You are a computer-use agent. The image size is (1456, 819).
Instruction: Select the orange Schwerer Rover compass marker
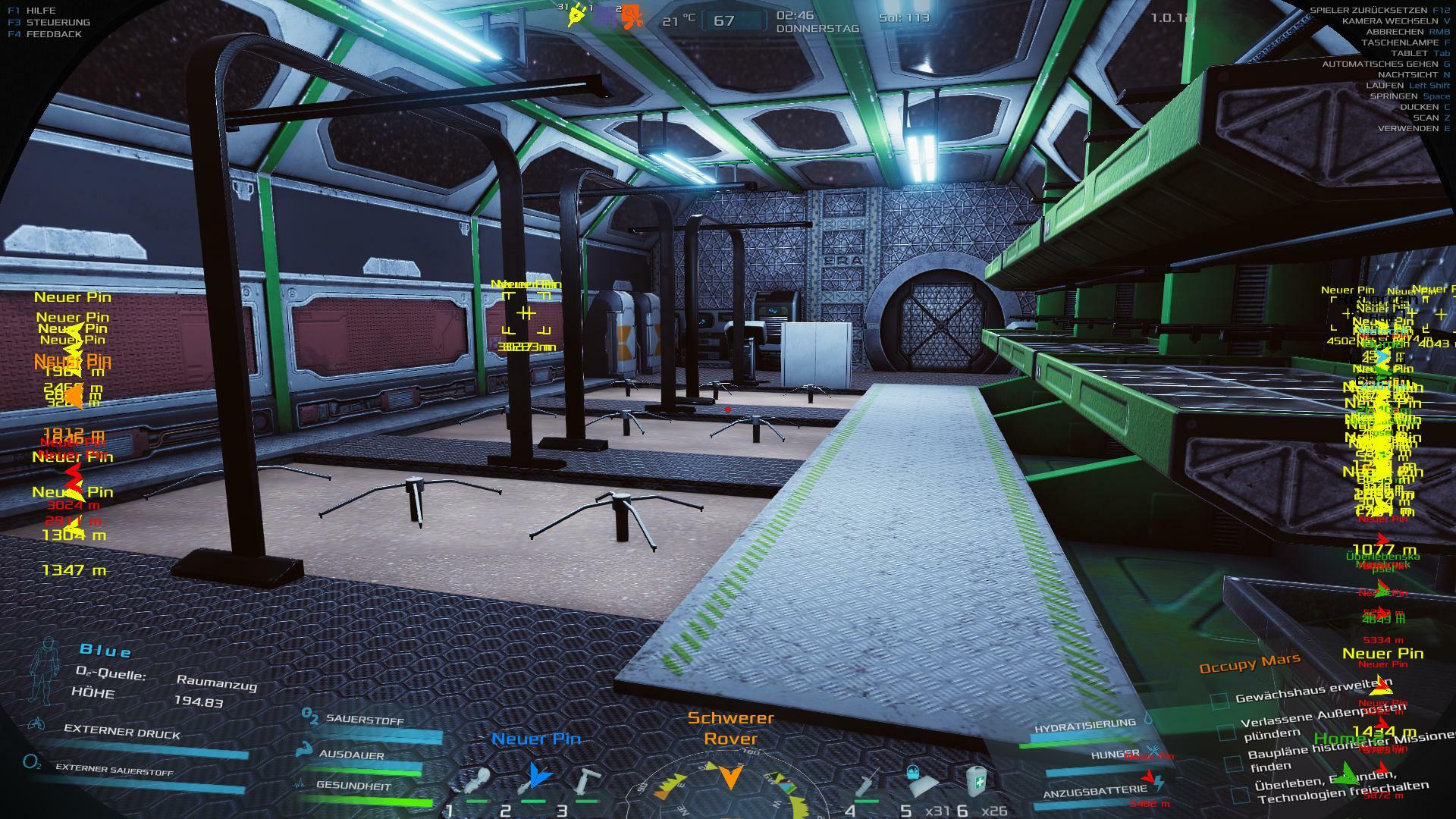tap(730, 777)
